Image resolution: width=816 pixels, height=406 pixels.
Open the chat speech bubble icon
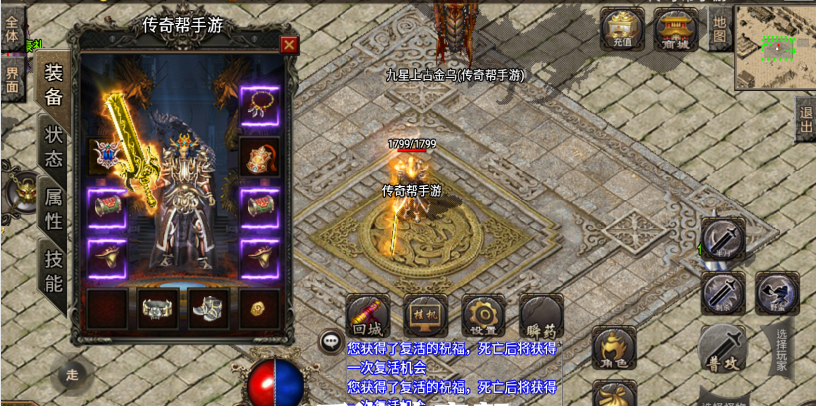330,341
